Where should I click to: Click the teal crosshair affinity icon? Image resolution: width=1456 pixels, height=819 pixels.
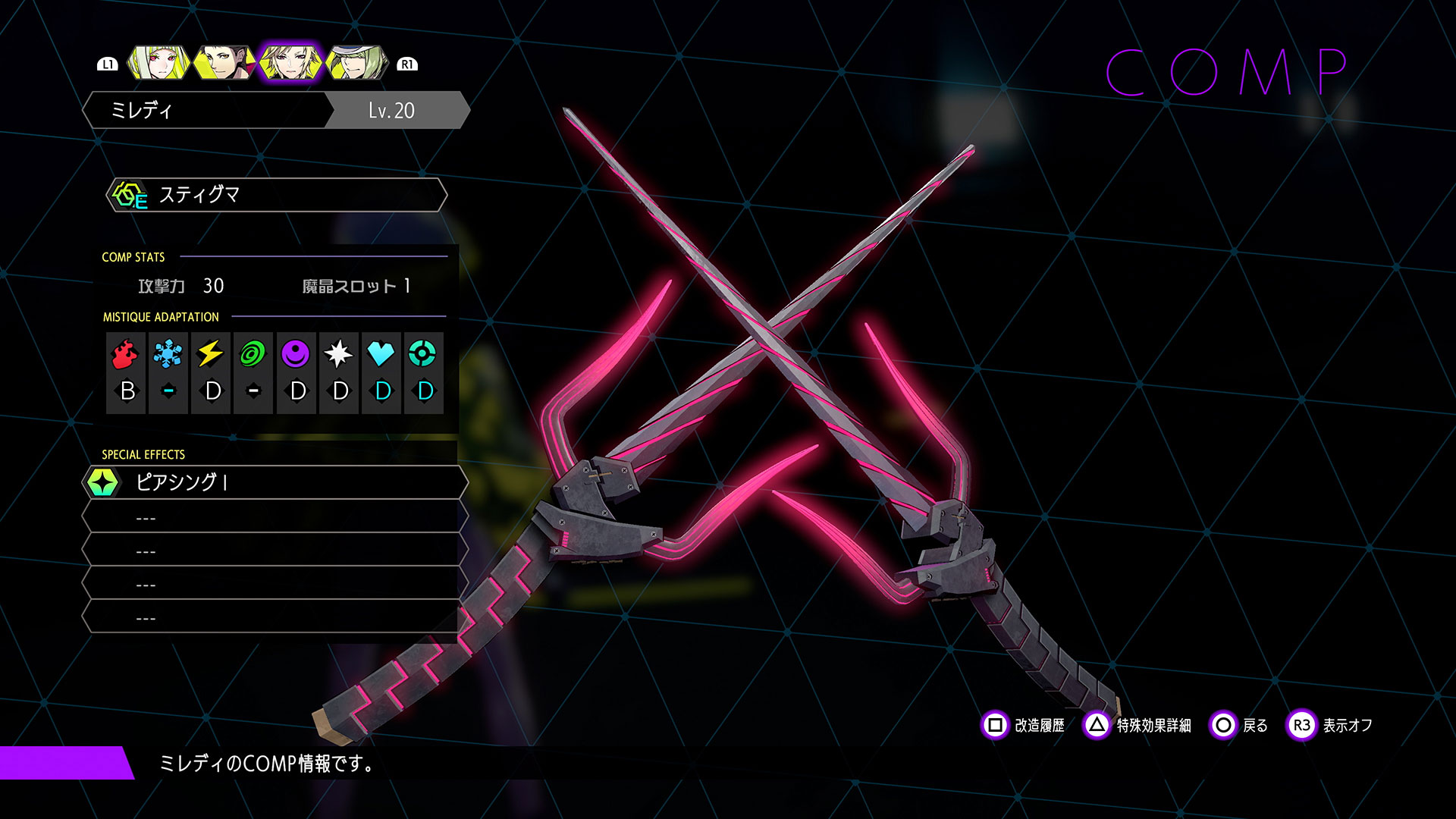point(423,353)
